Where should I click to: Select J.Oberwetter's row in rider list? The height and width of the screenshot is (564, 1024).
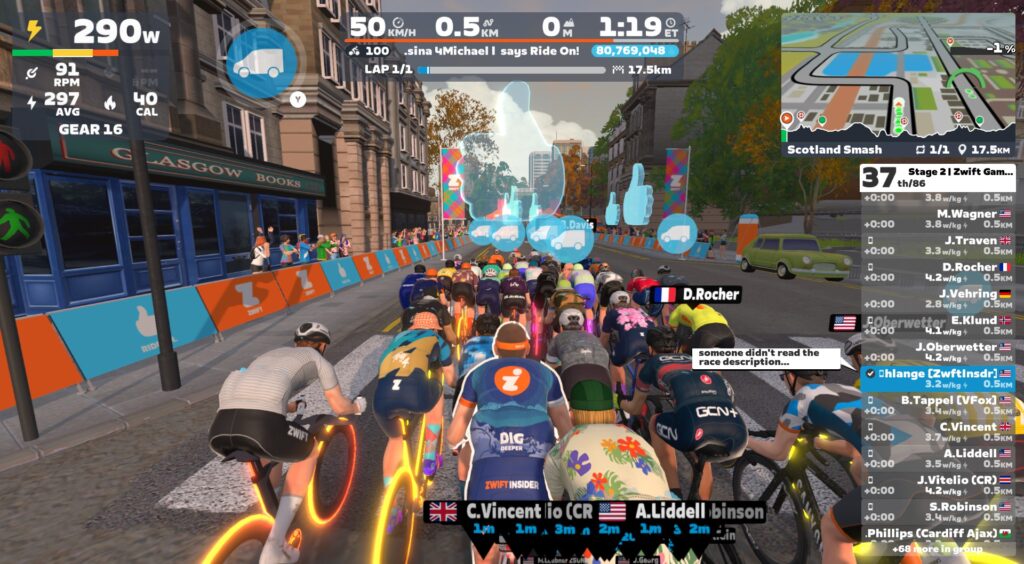(938, 352)
